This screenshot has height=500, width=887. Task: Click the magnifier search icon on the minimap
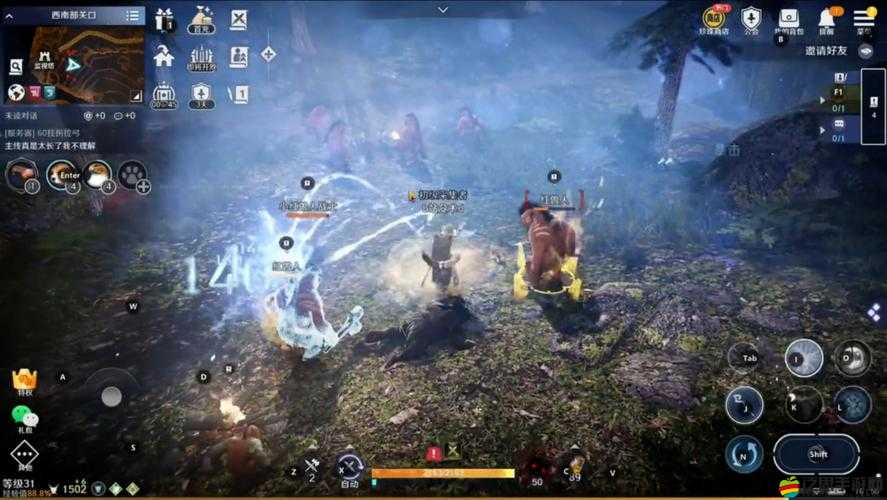16,67
